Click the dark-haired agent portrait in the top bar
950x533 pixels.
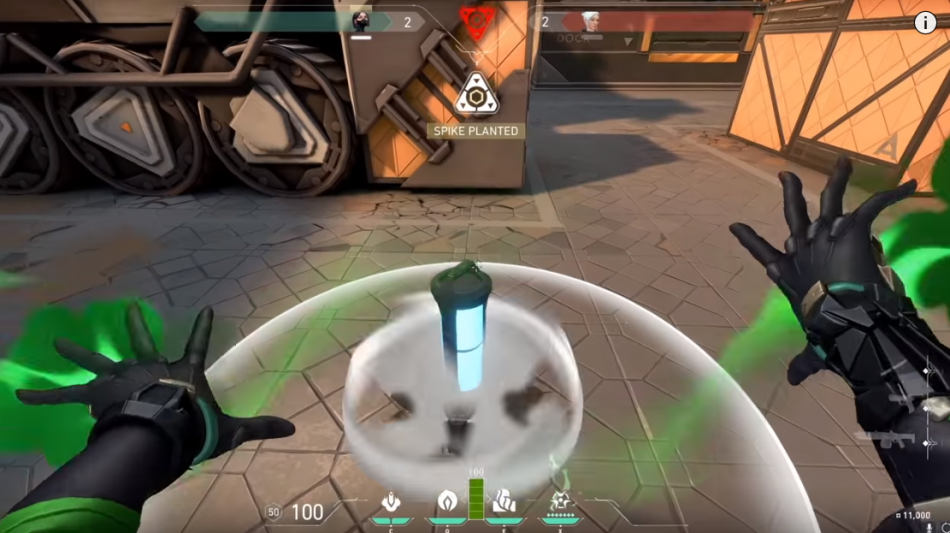coord(361,21)
